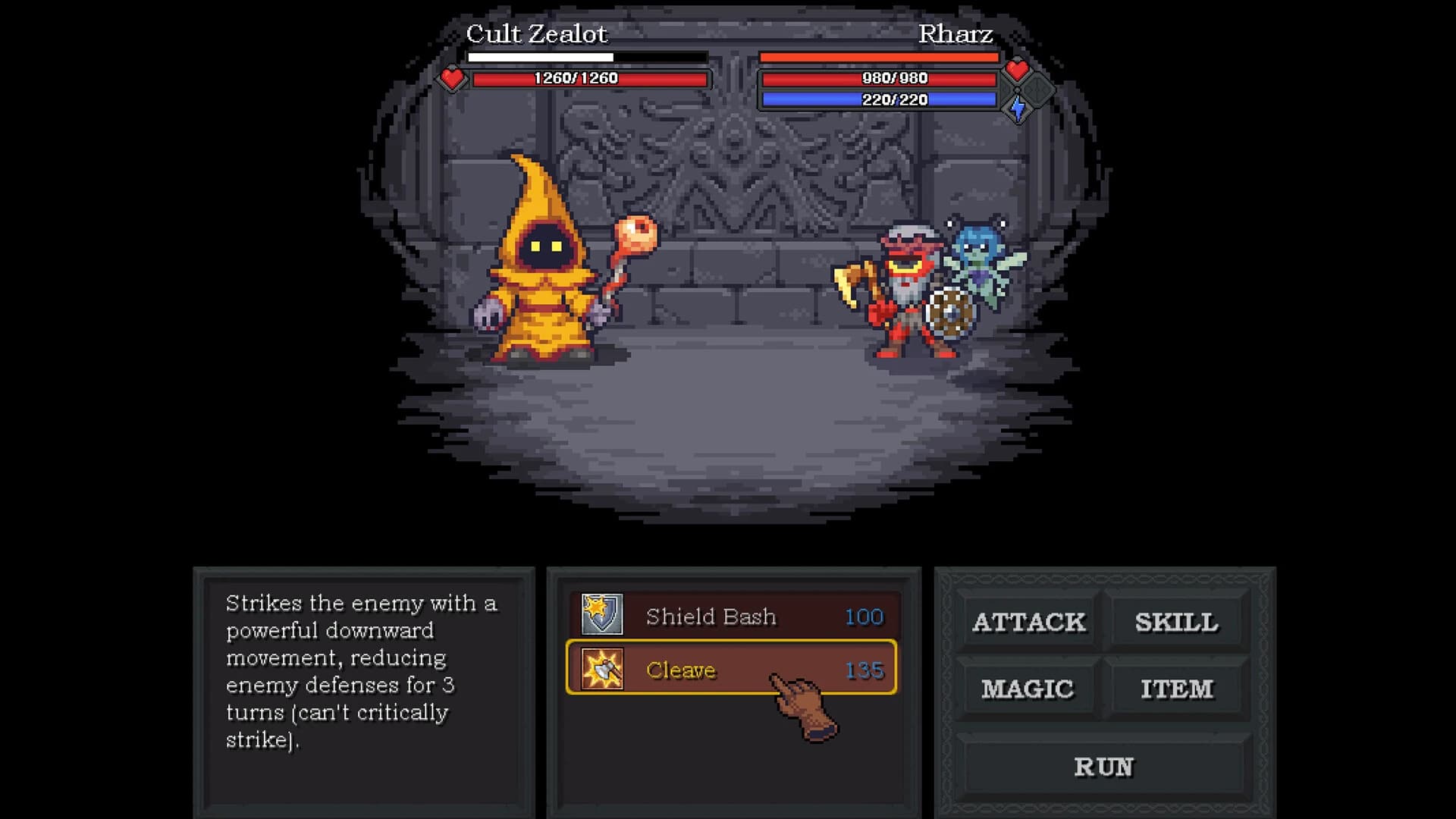Click Rharz's blue mana bar

[x=880, y=99]
